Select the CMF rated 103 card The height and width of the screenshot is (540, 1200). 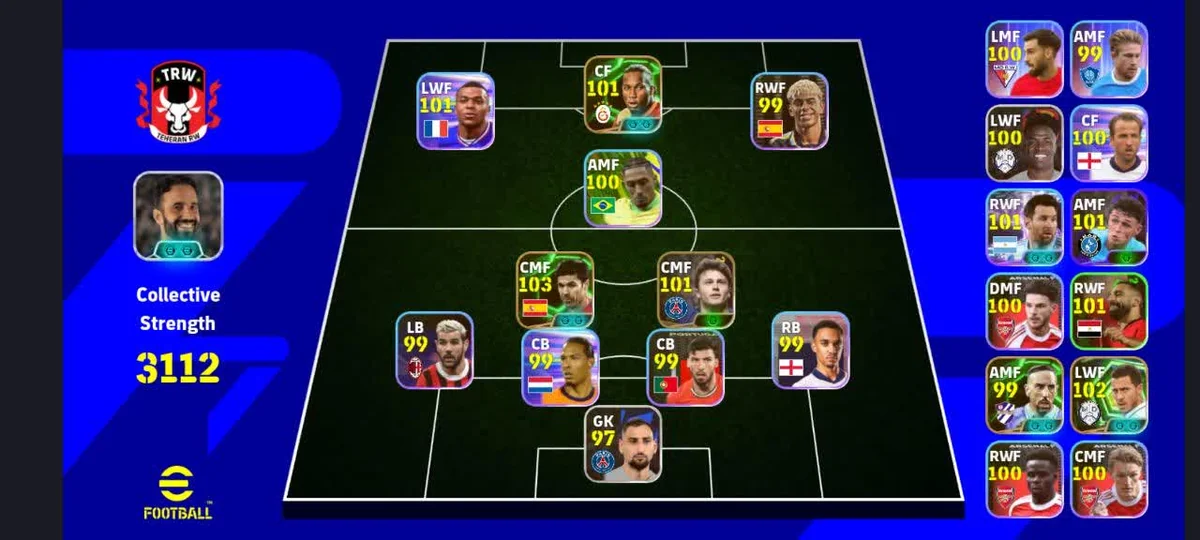pyautogui.click(x=555, y=290)
